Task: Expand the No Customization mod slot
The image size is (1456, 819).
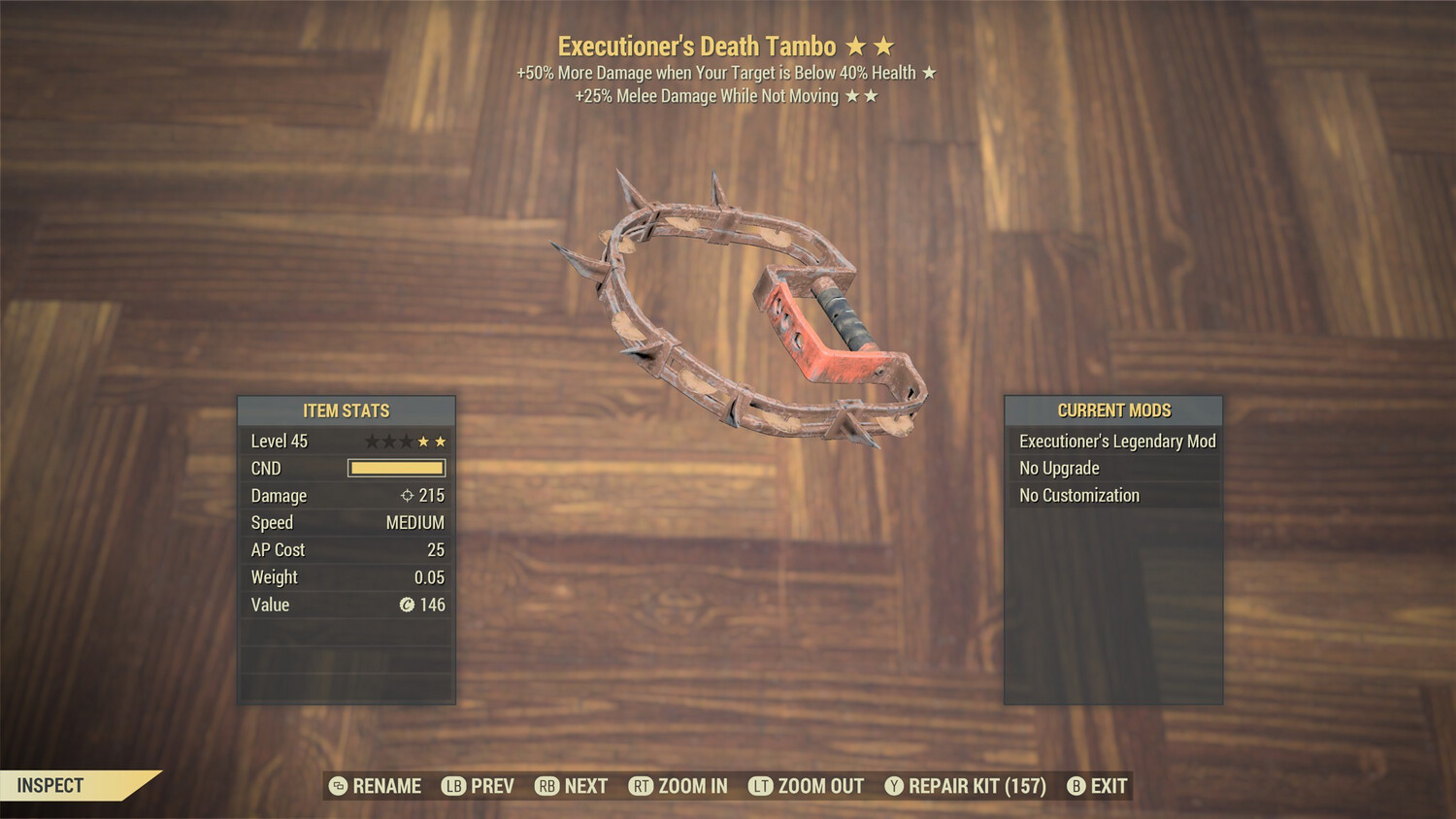Action: pos(1078,495)
